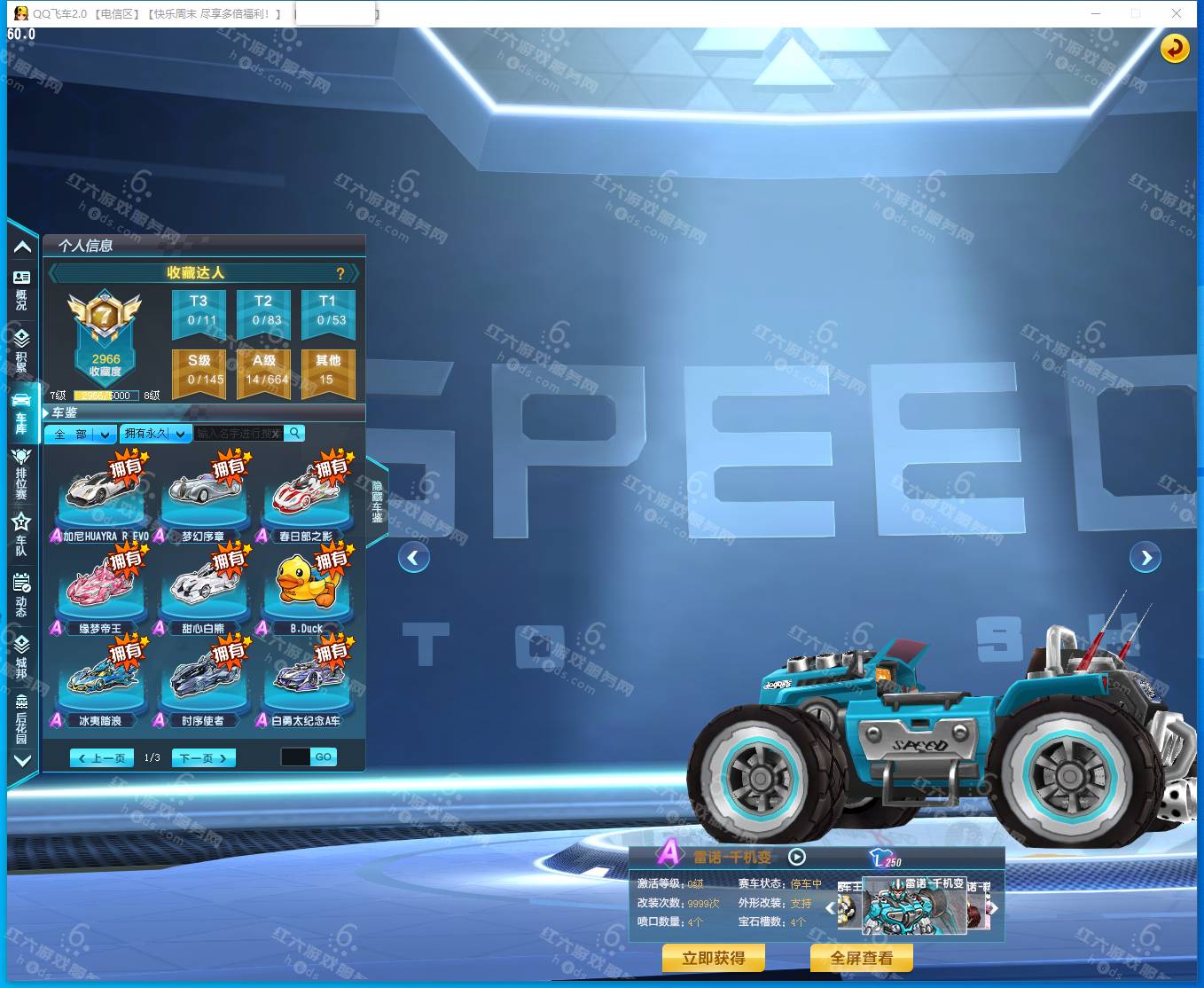Open 全屏查看 fullscreen view
The height and width of the screenshot is (988, 1204).
861,958
